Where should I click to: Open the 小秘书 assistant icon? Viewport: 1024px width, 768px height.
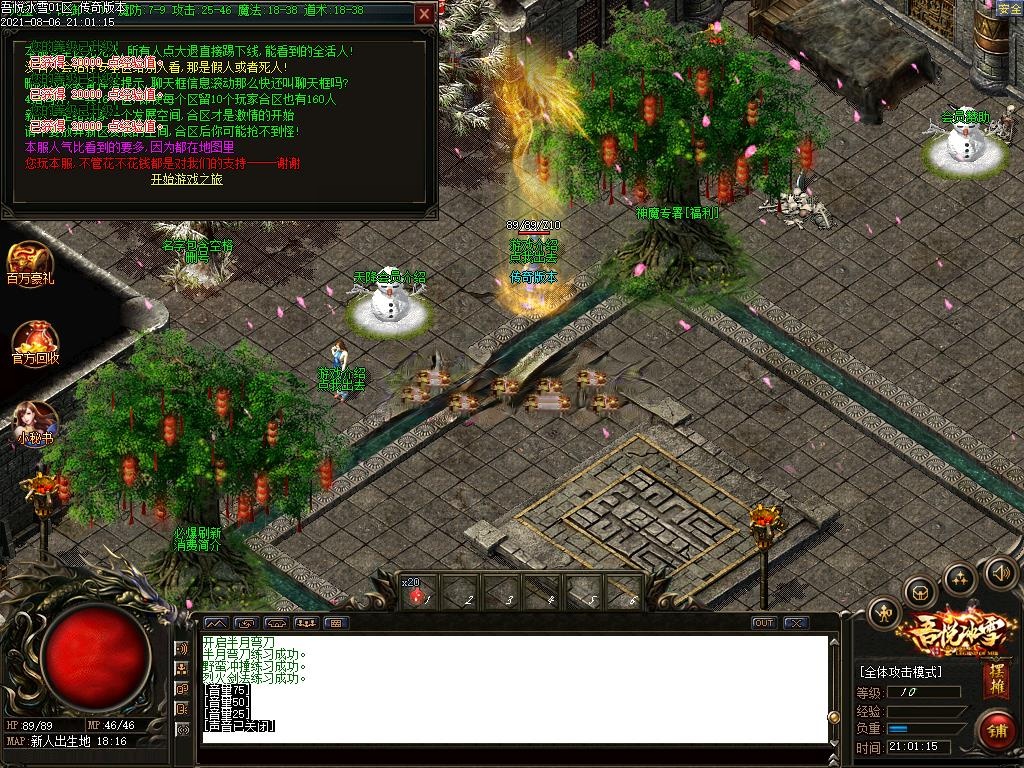[34, 421]
